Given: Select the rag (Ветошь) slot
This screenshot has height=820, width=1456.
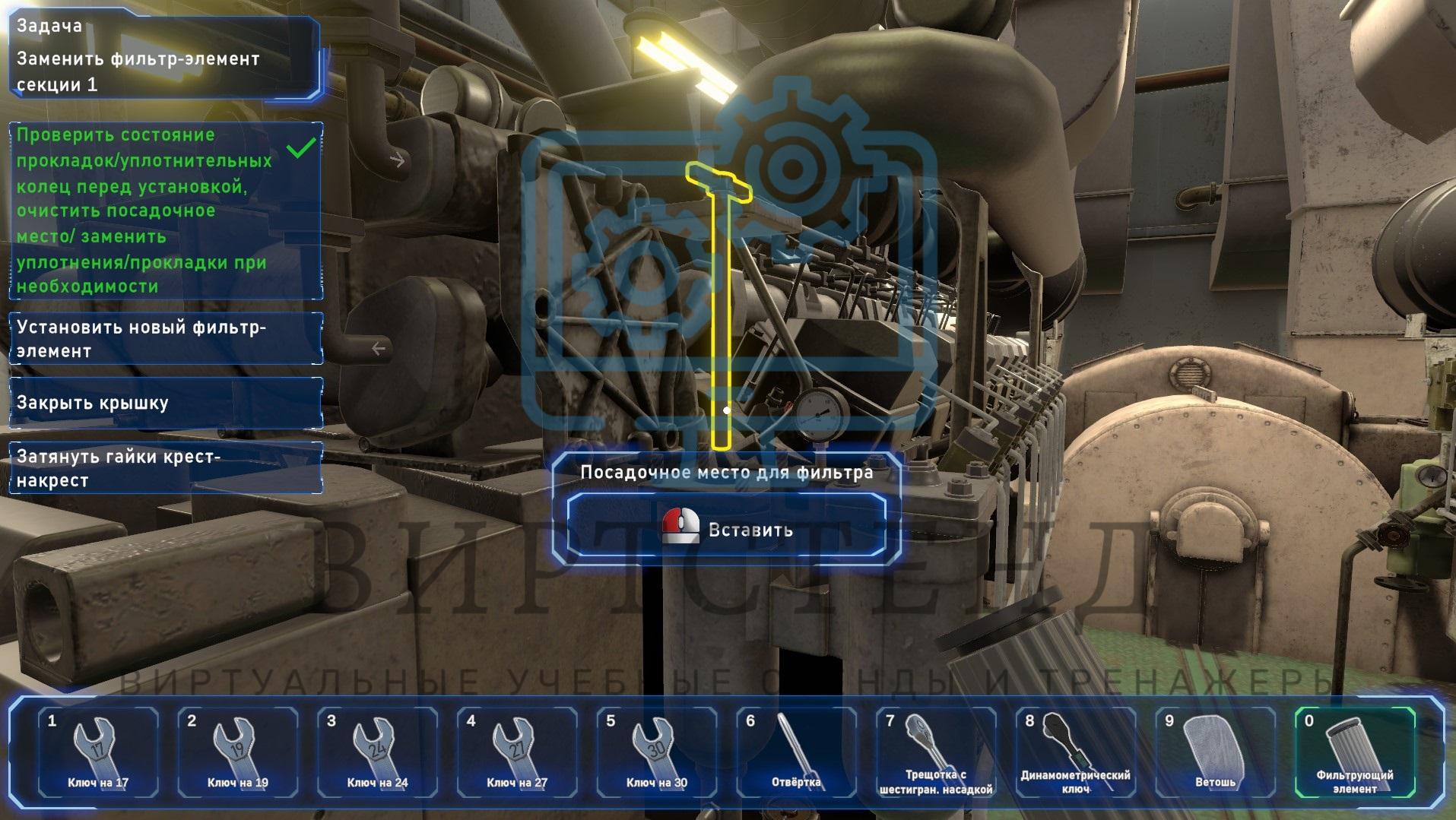Looking at the screenshot, I should [1215, 752].
